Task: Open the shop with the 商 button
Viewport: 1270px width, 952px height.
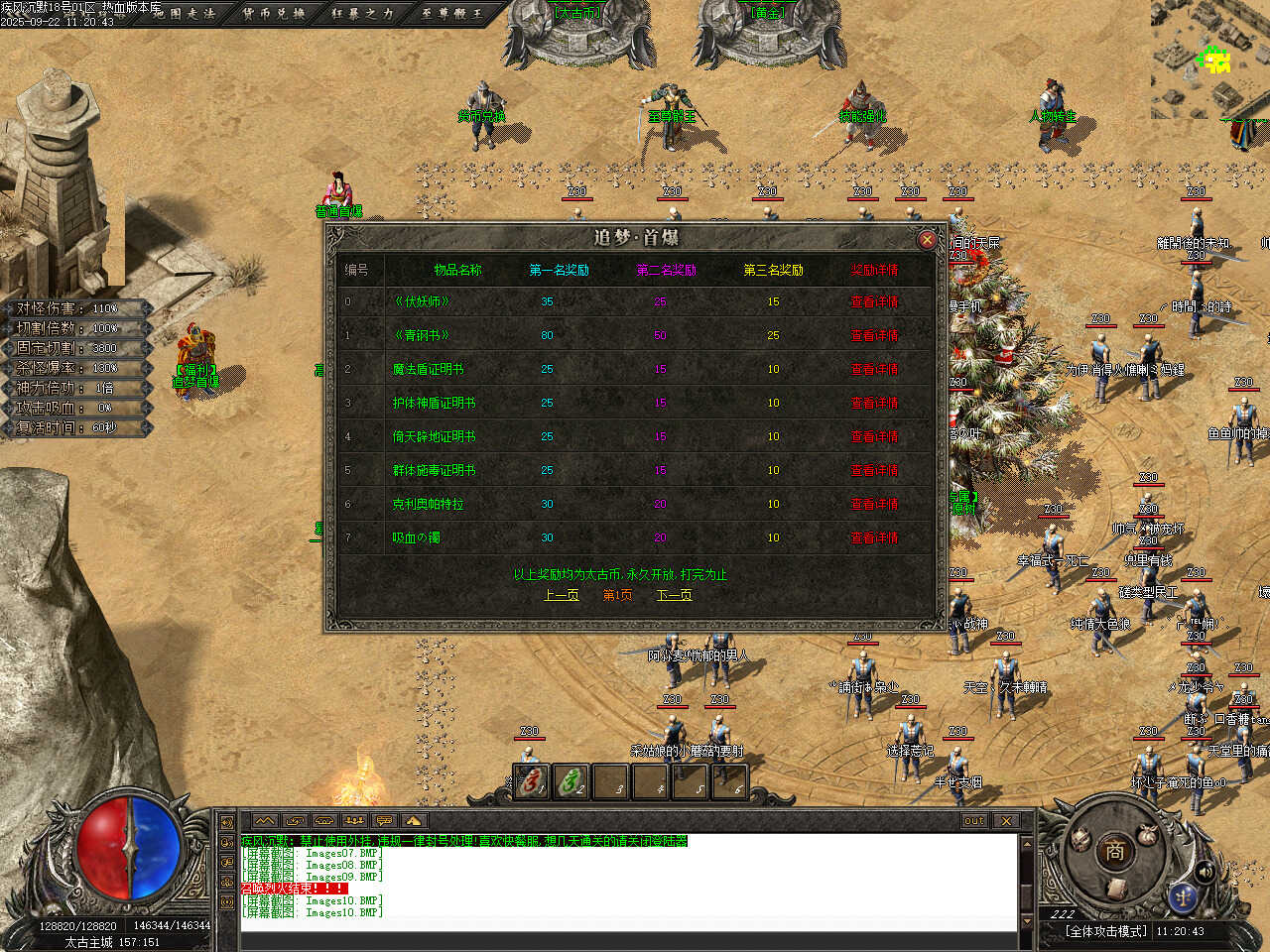Action: (1114, 851)
